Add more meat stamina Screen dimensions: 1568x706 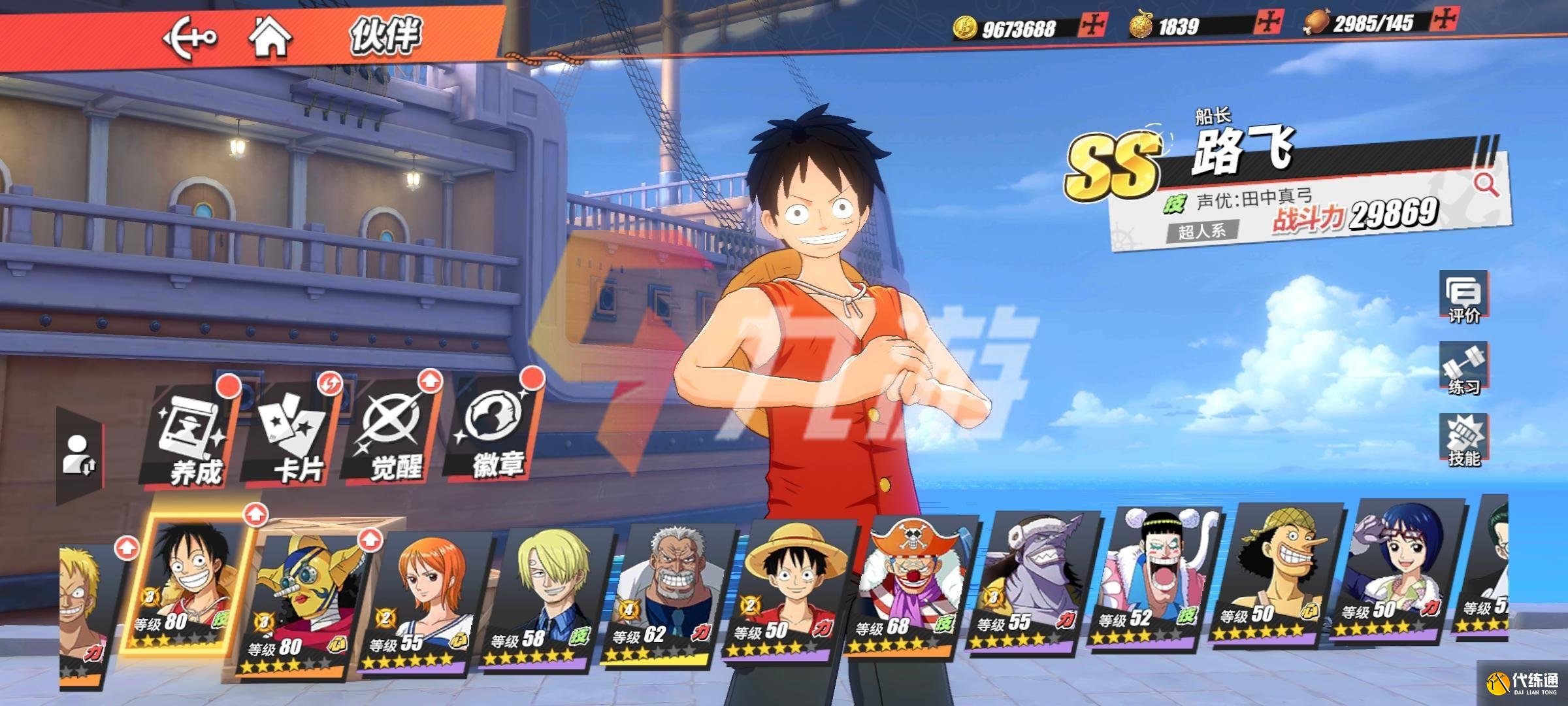1443,20
